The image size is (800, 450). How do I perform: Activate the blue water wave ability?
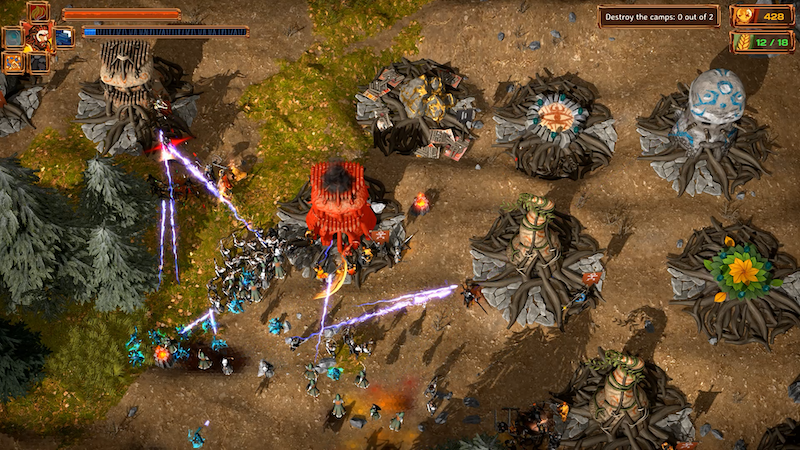pyautogui.click(x=64, y=37)
